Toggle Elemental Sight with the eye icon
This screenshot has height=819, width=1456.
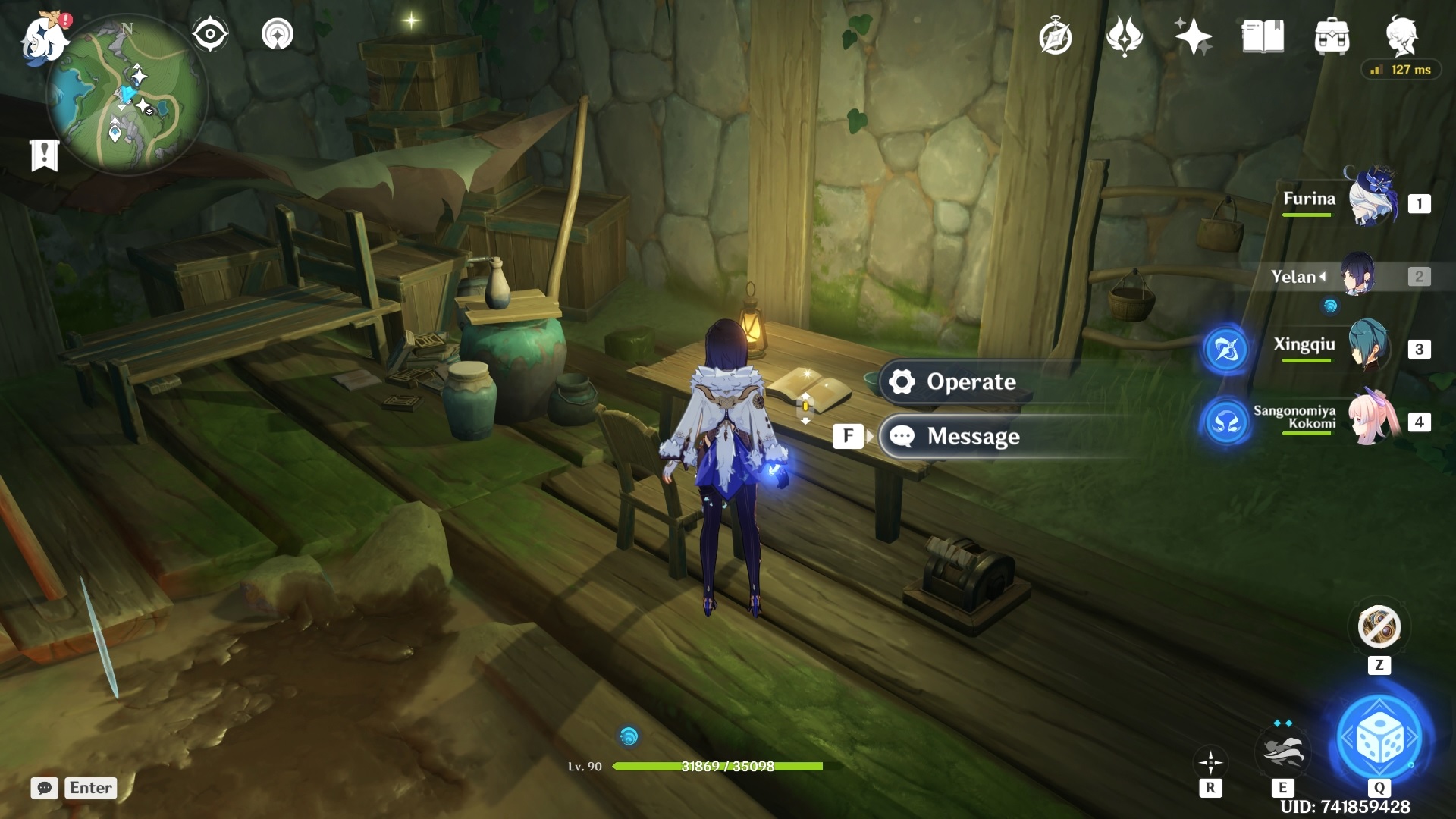(209, 33)
